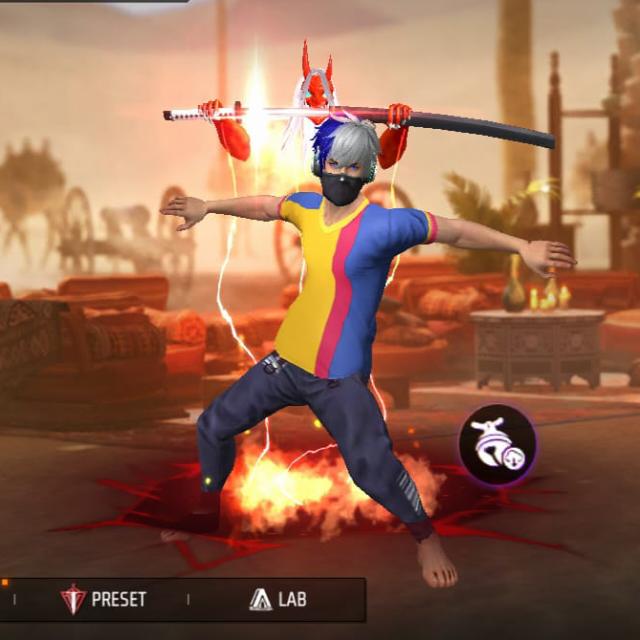
Task: Open the PRESET menu
Action: [x=104, y=599]
